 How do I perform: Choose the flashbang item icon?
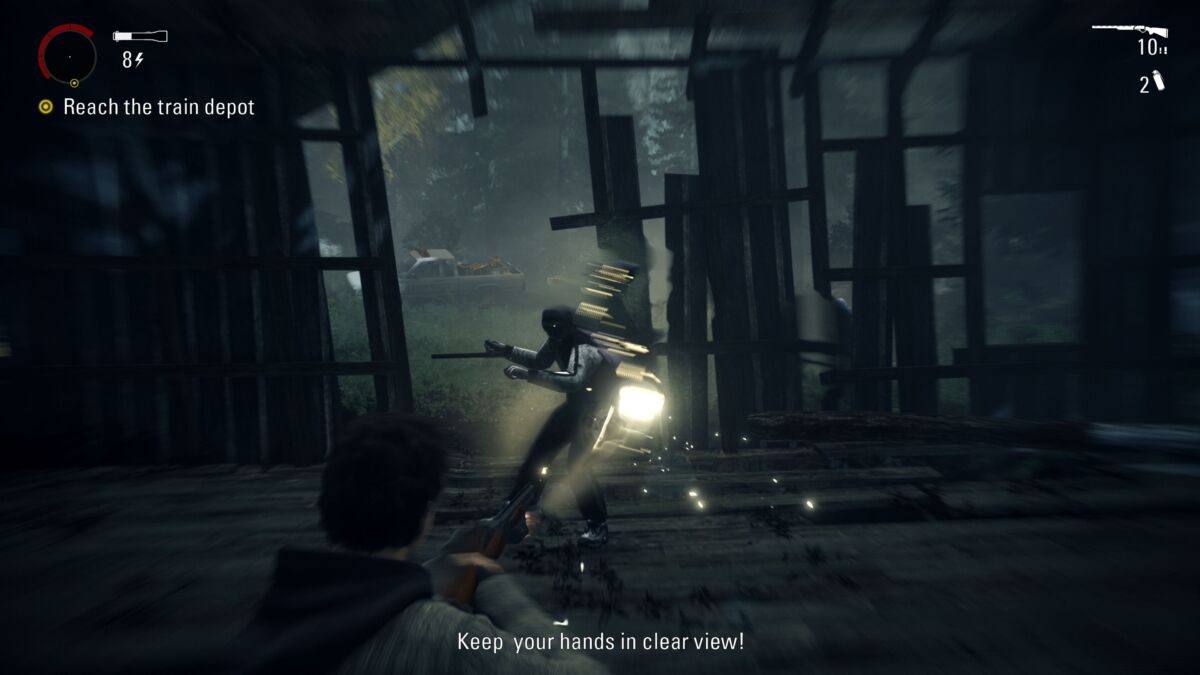(1158, 82)
